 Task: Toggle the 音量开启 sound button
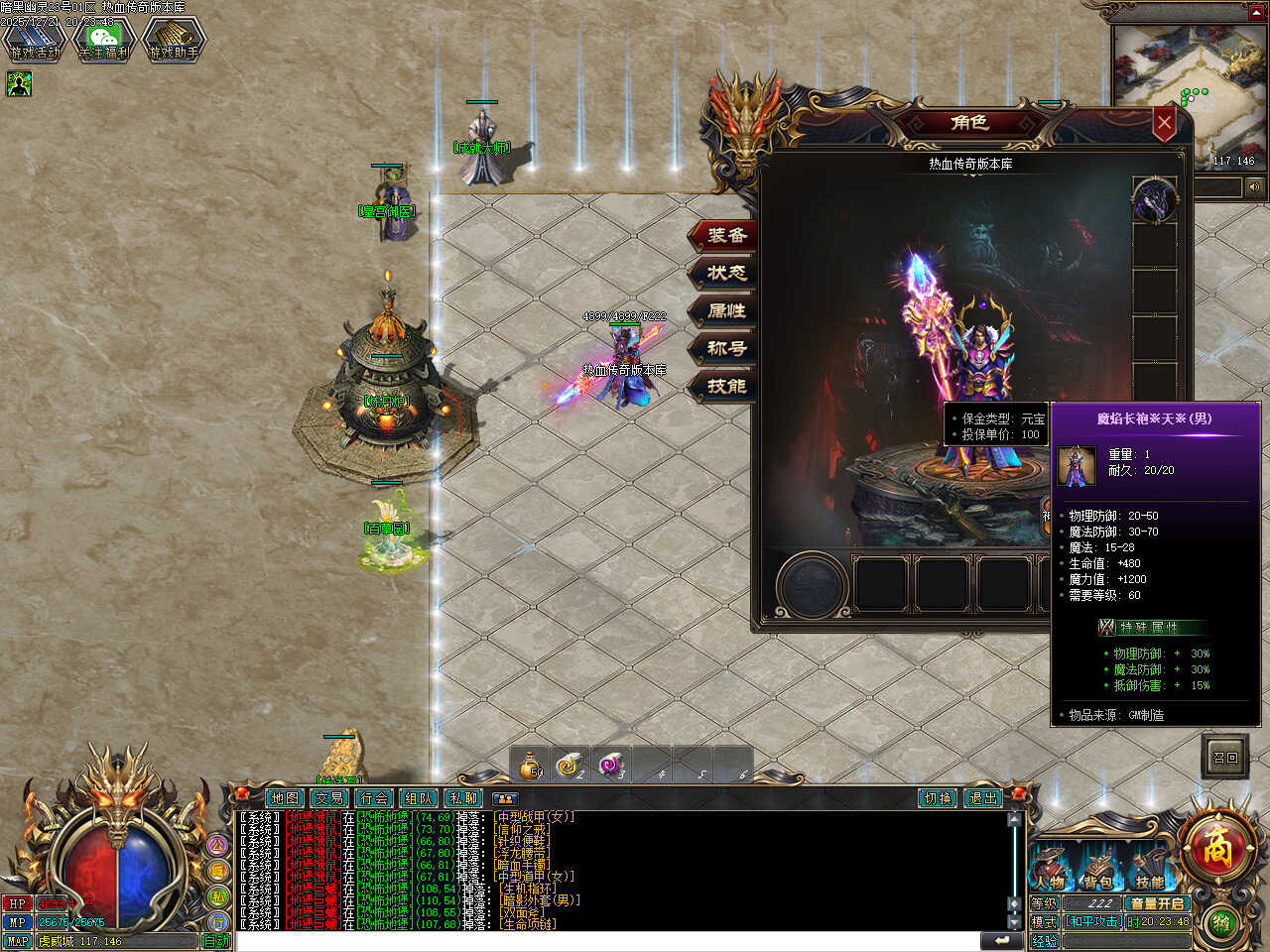click(1157, 903)
